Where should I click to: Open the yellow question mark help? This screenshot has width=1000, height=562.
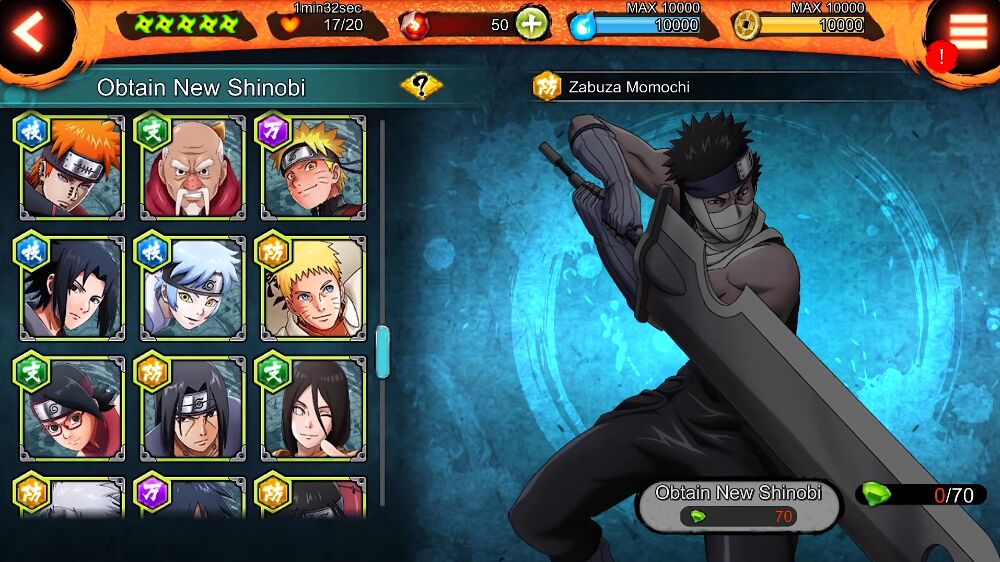coord(422,86)
